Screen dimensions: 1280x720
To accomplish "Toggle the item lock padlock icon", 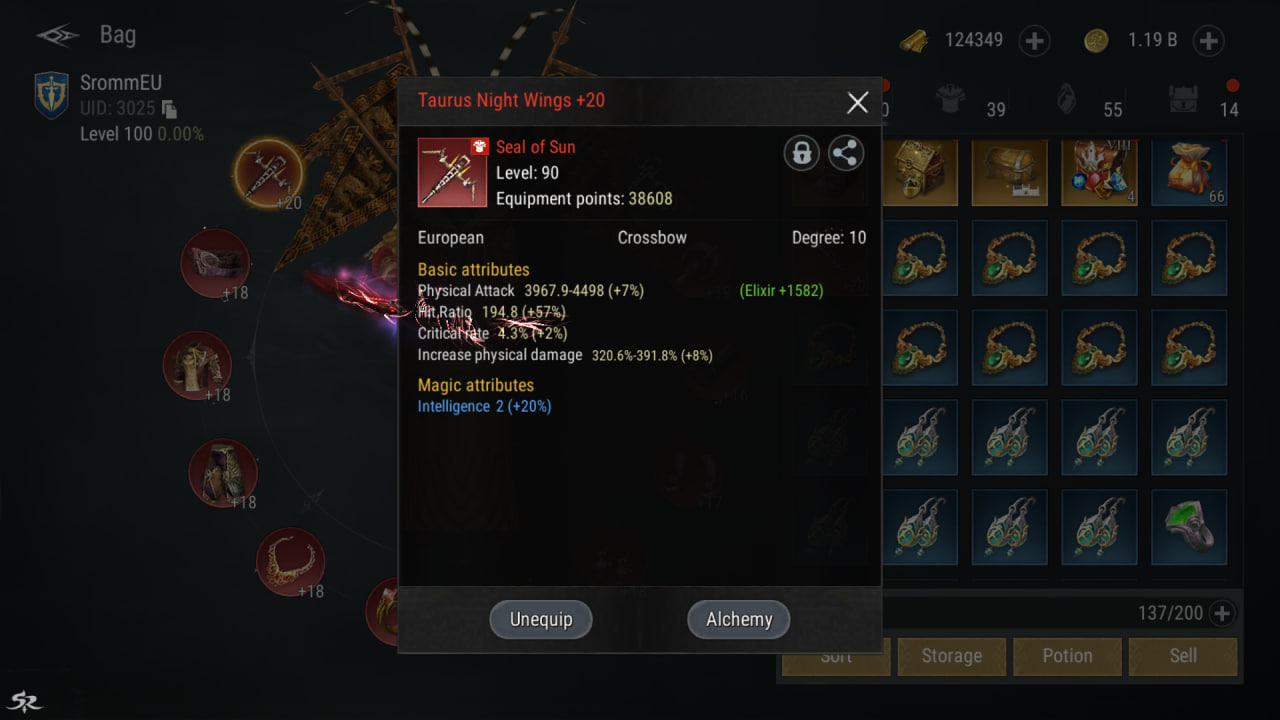I will (801, 153).
